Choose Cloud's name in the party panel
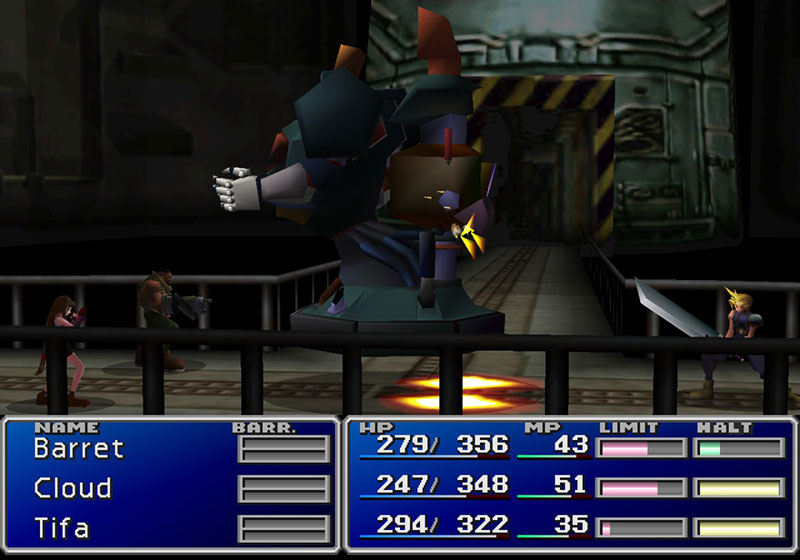This screenshot has width=800, height=560. (72, 488)
